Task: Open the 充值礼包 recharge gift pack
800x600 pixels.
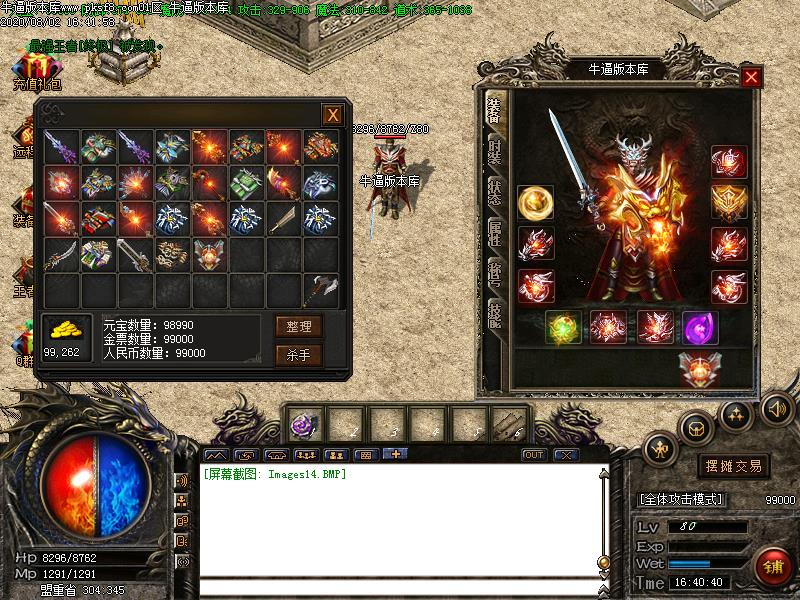Action: (36, 72)
